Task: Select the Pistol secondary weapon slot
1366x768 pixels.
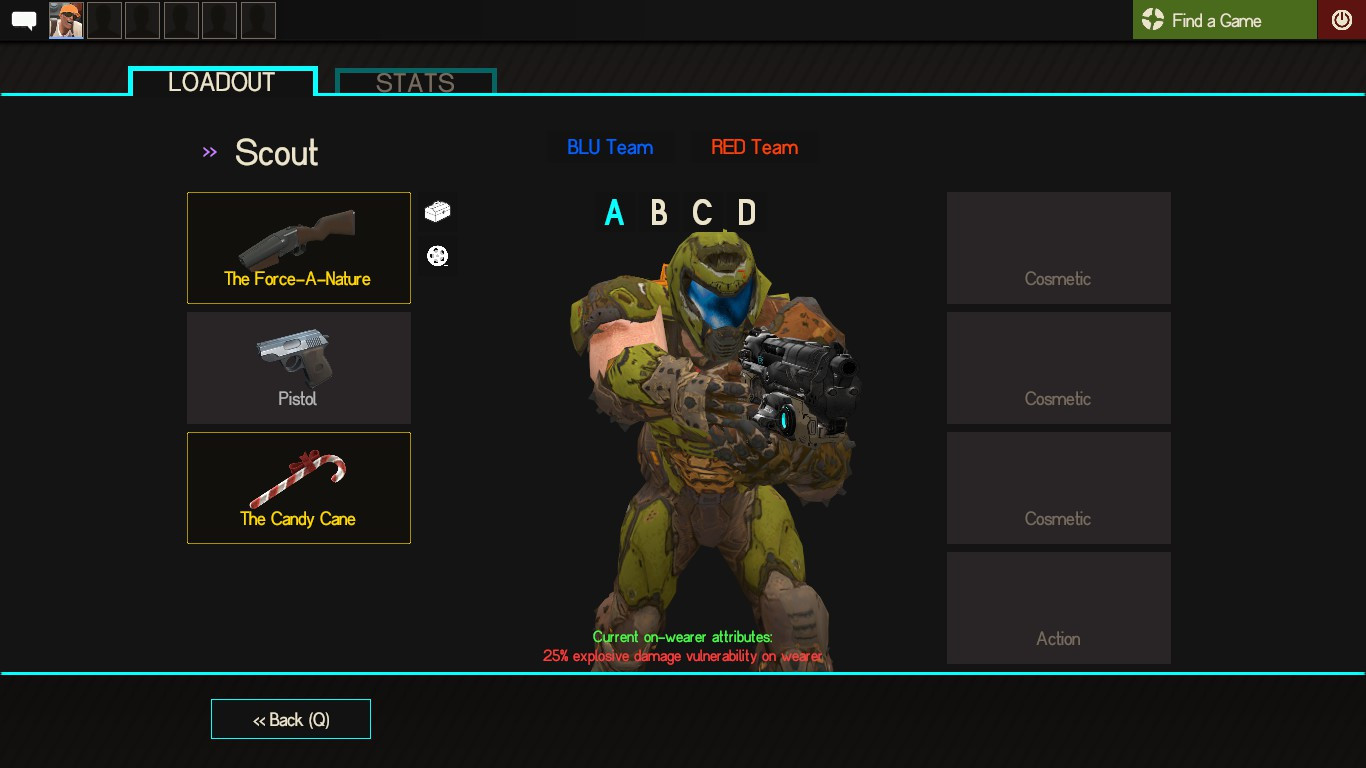Action: (298, 367)
